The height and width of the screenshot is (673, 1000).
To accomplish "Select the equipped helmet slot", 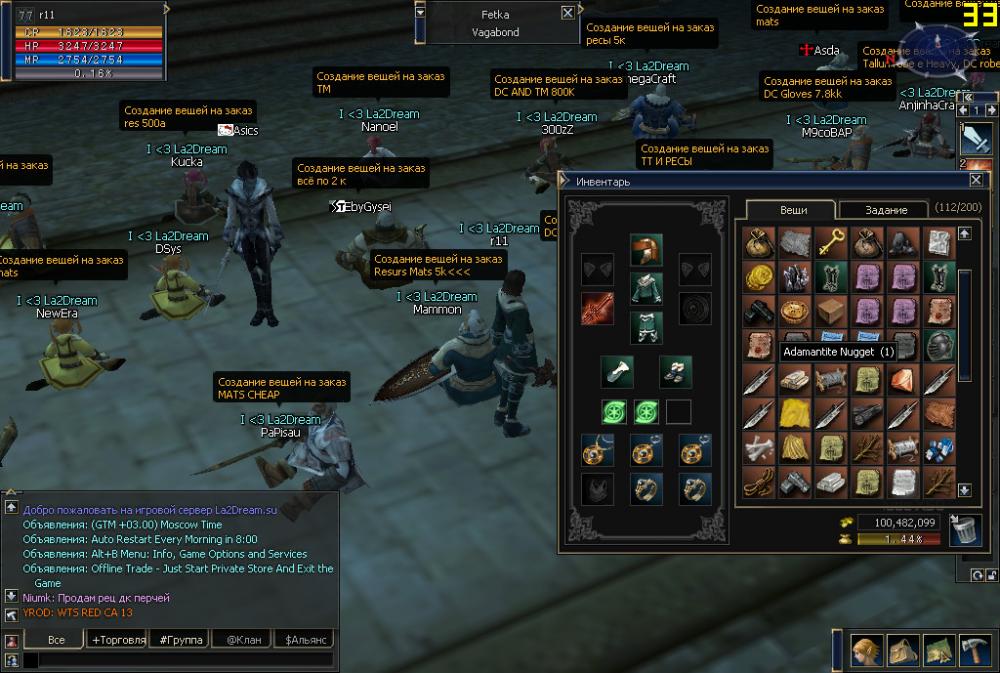I will [x=645, y=250].
